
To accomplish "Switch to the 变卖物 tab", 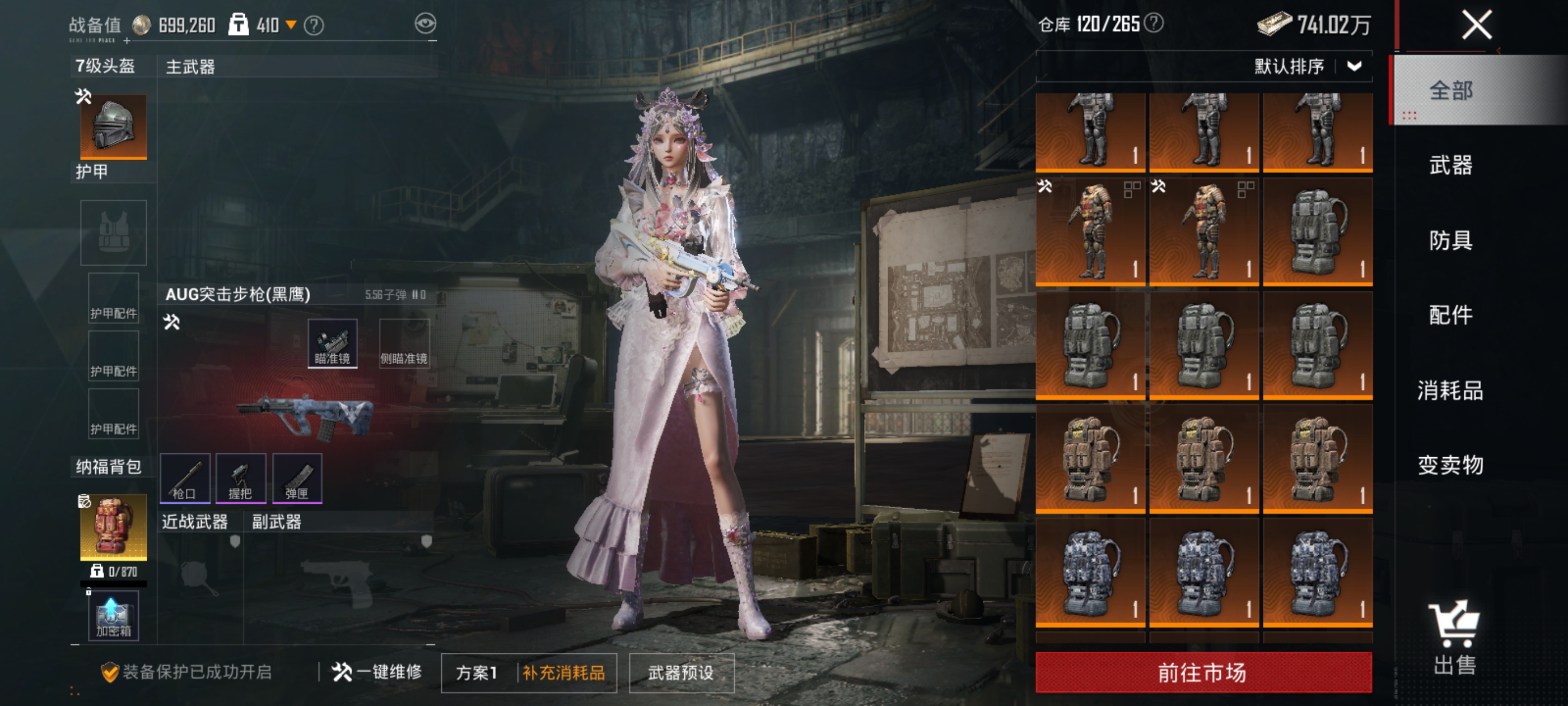I will coord(1450,465).
